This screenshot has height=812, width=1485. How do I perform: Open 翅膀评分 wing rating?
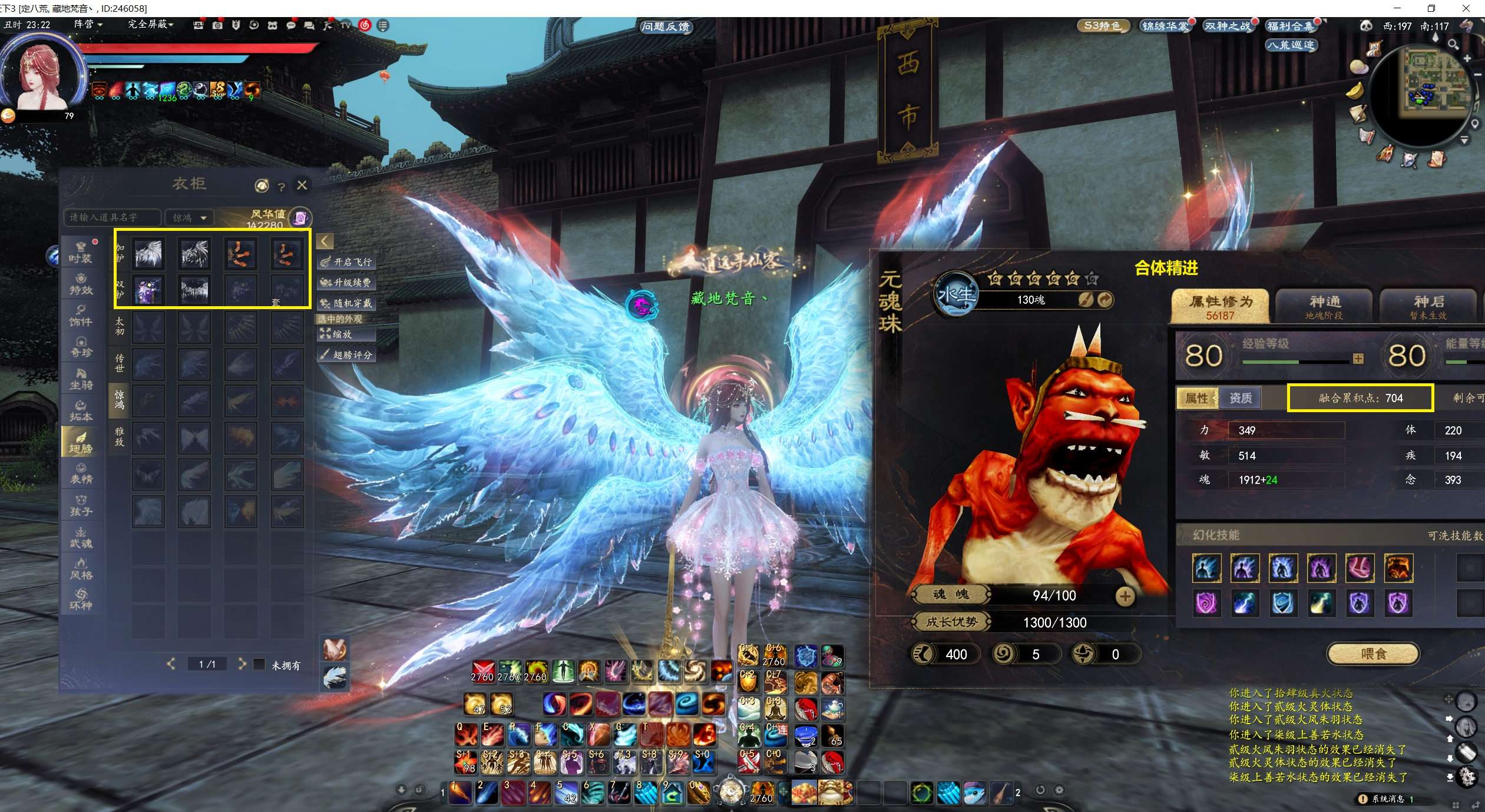tap(346, 355)
